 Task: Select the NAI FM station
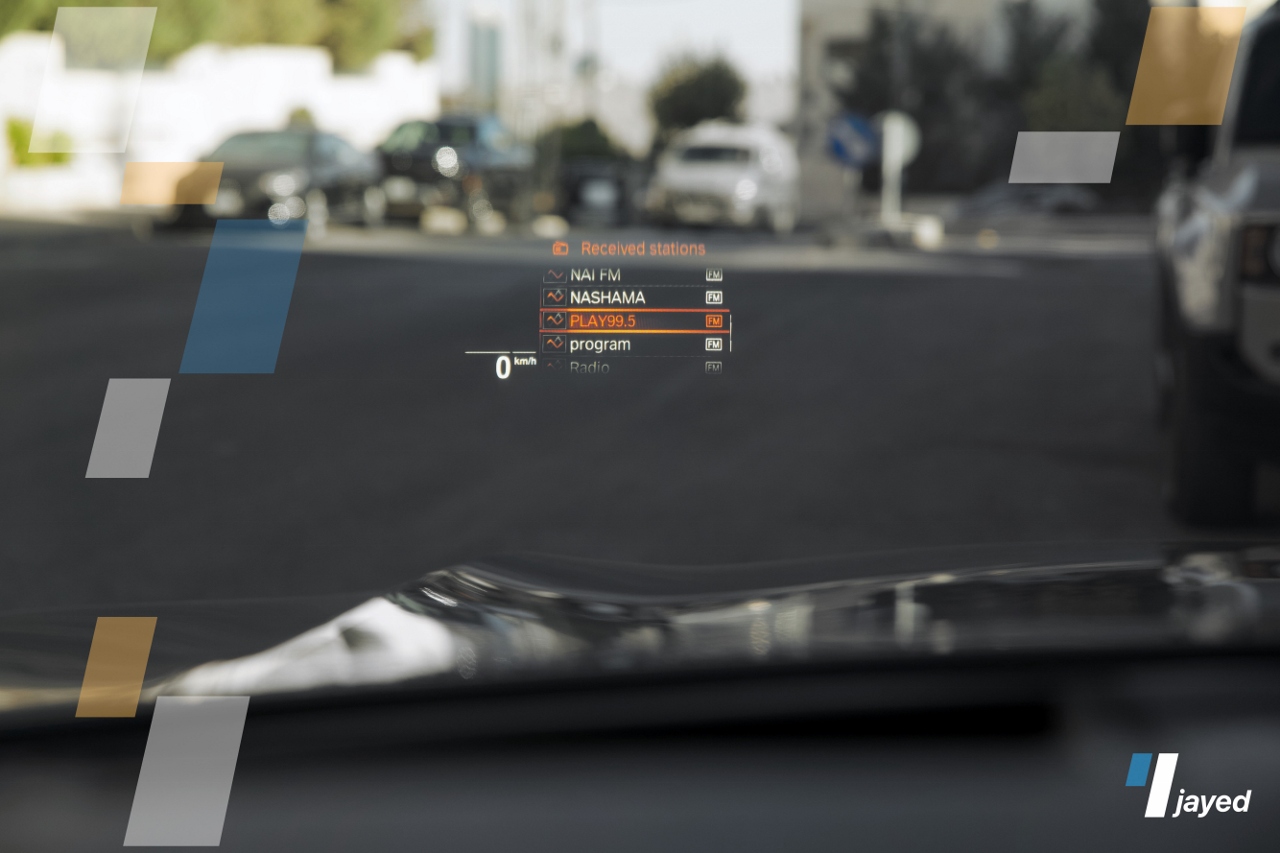click(x=595, y=274)
